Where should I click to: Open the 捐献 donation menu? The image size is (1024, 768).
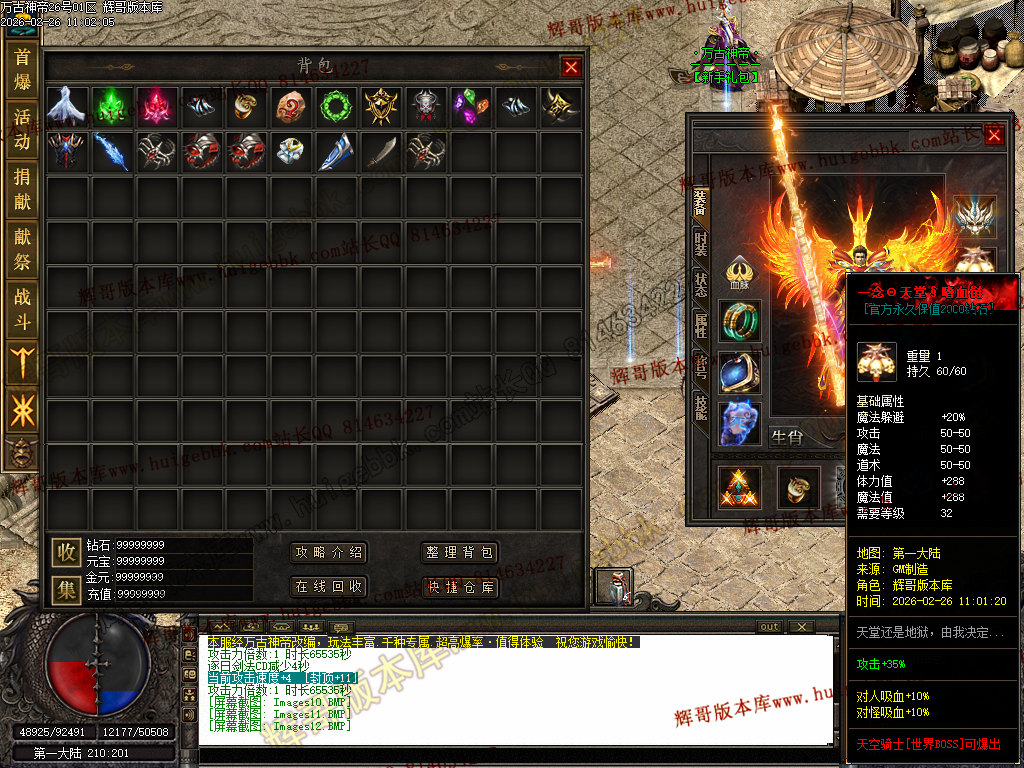22,190
